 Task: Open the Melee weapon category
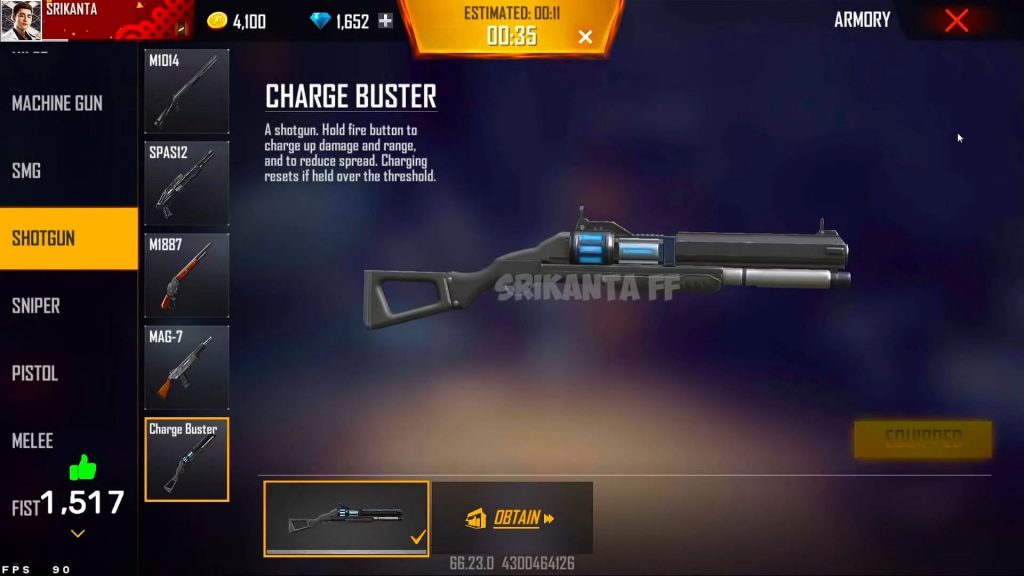[x=32, y=440]
